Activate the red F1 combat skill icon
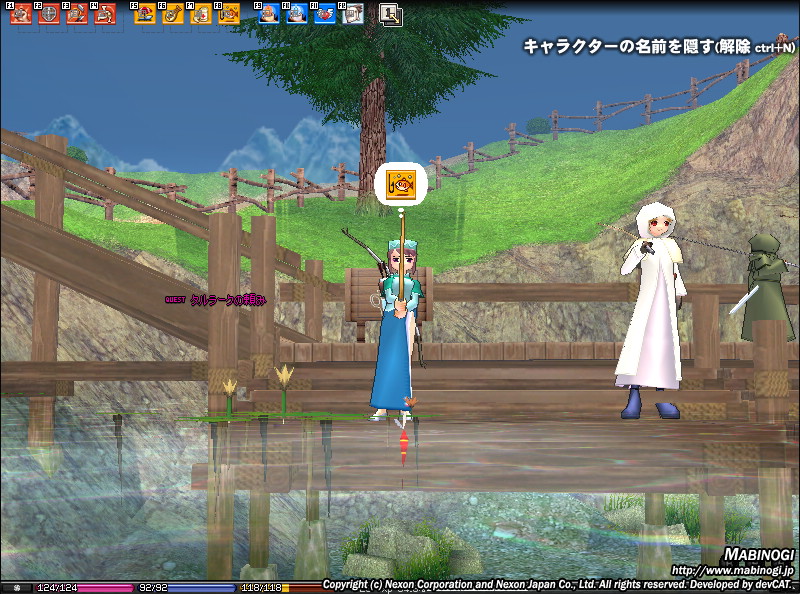Viewport: 800px width, 594px height. pos(21,14)
